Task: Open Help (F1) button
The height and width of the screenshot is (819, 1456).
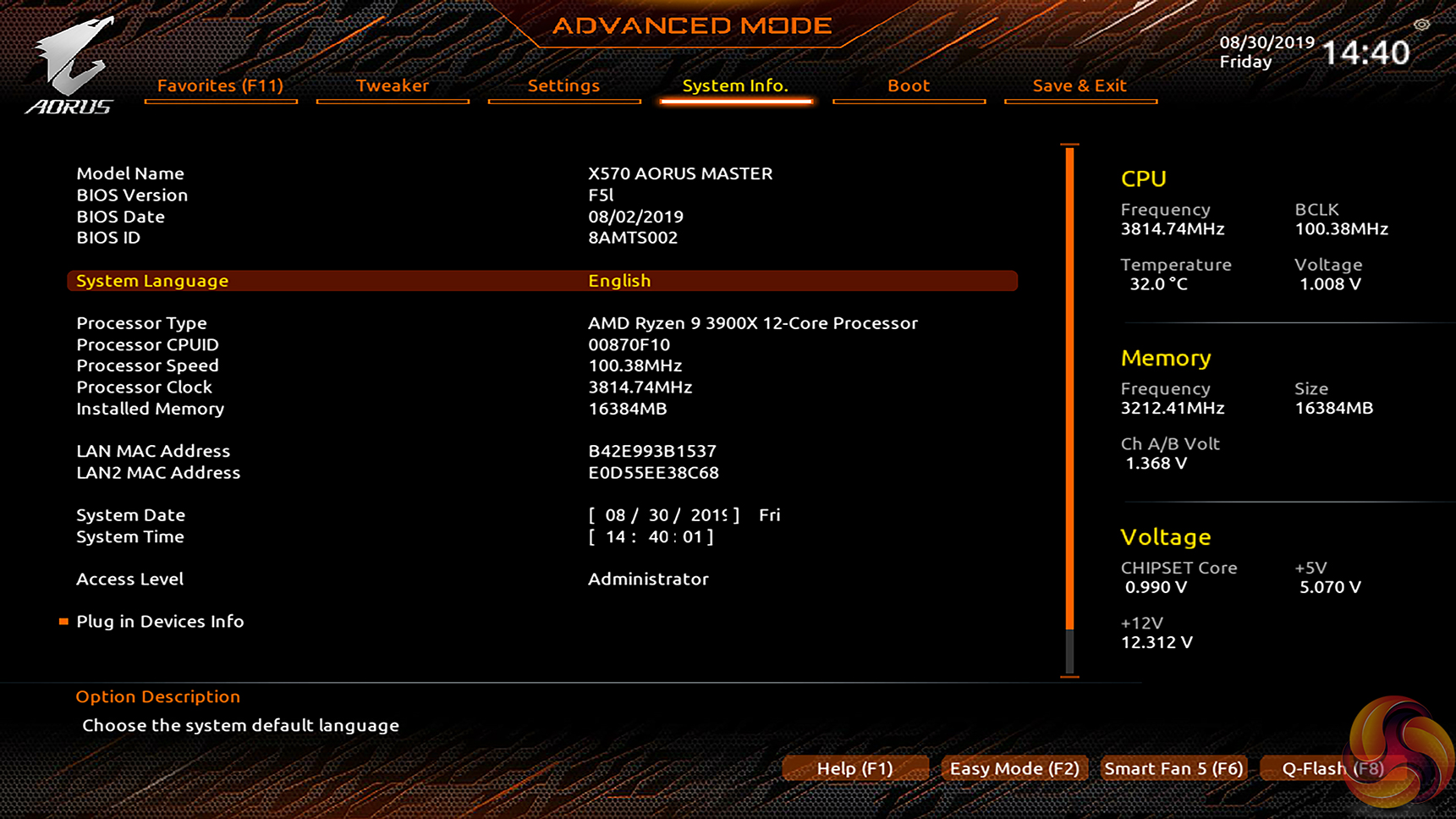Action: pos(854,768)
